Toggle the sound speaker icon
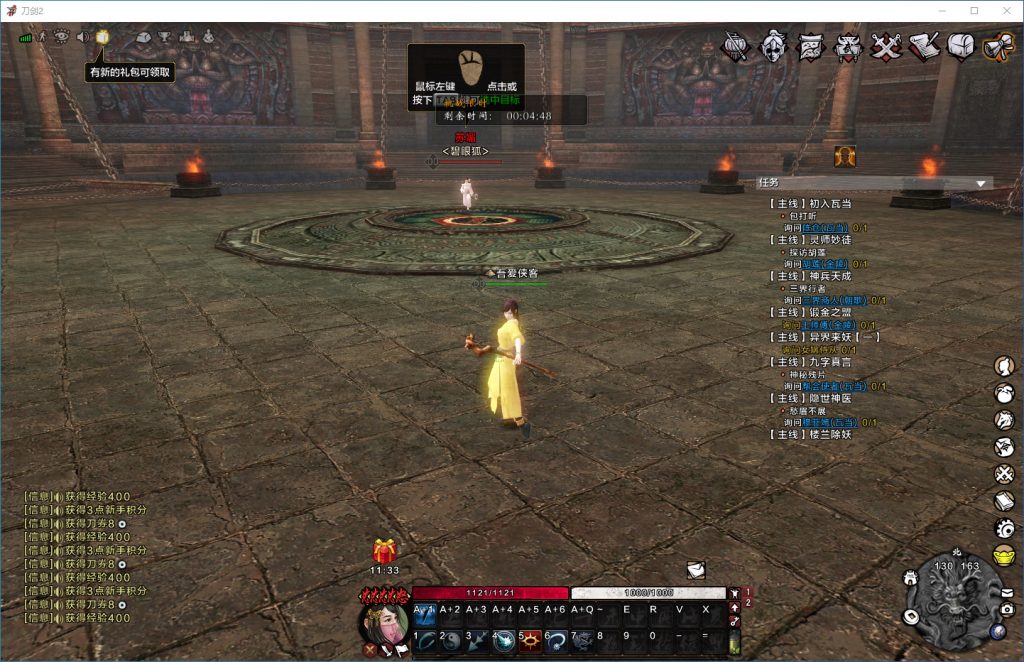1024x662 pixels. pyautogui.click(x=82, y=38)
